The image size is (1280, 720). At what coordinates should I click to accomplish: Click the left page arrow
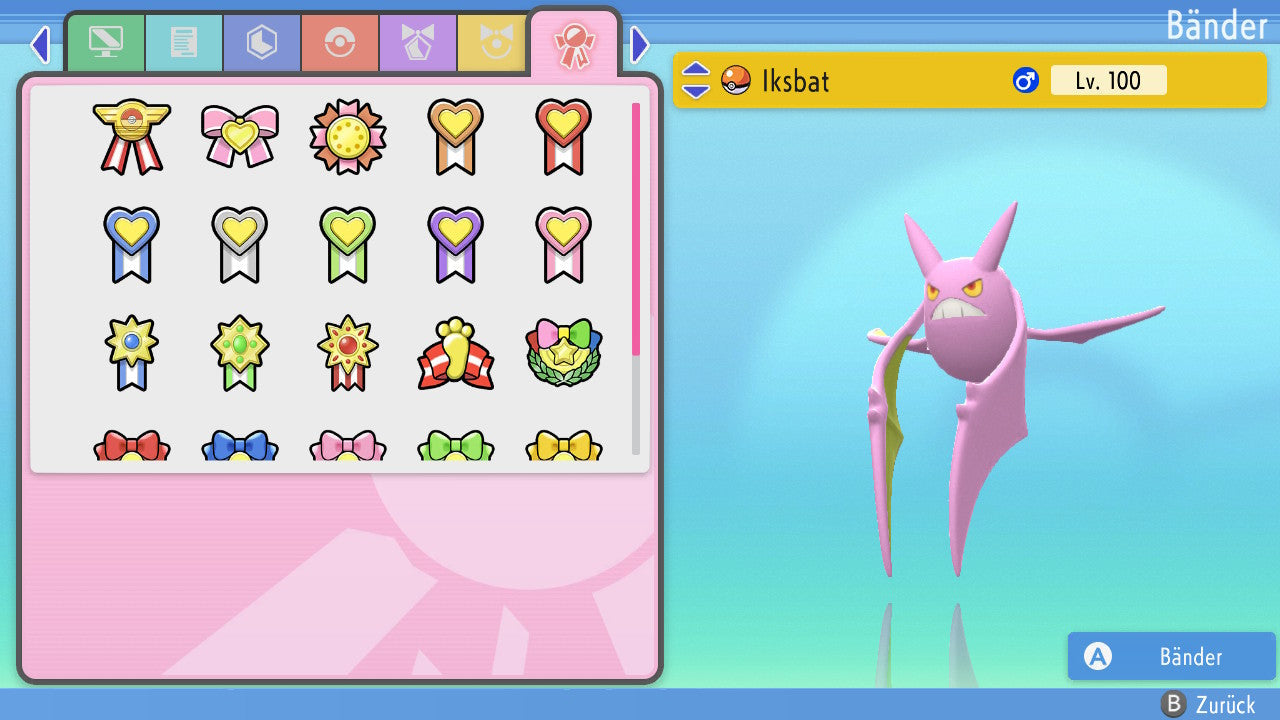click(x=39, y=44)
